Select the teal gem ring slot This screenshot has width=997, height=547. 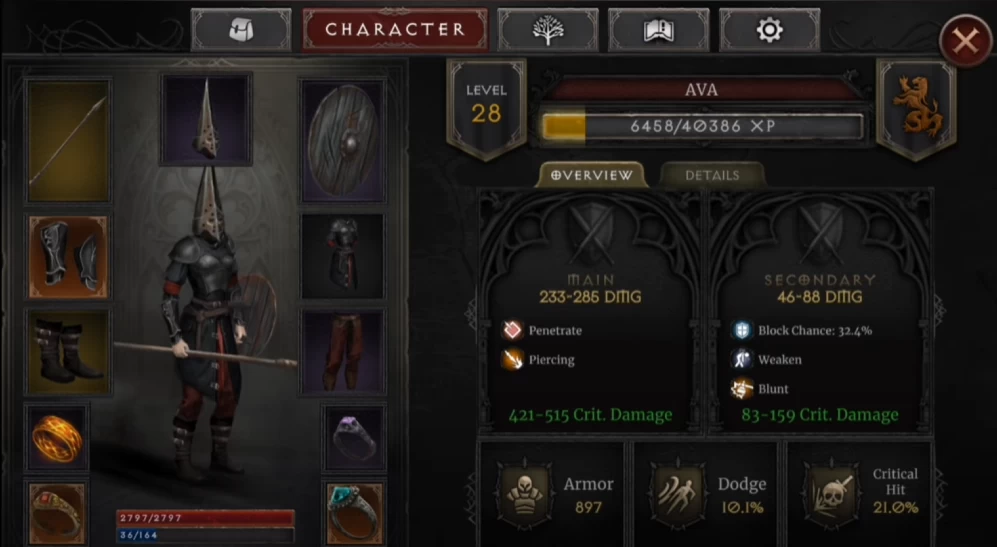354,510
